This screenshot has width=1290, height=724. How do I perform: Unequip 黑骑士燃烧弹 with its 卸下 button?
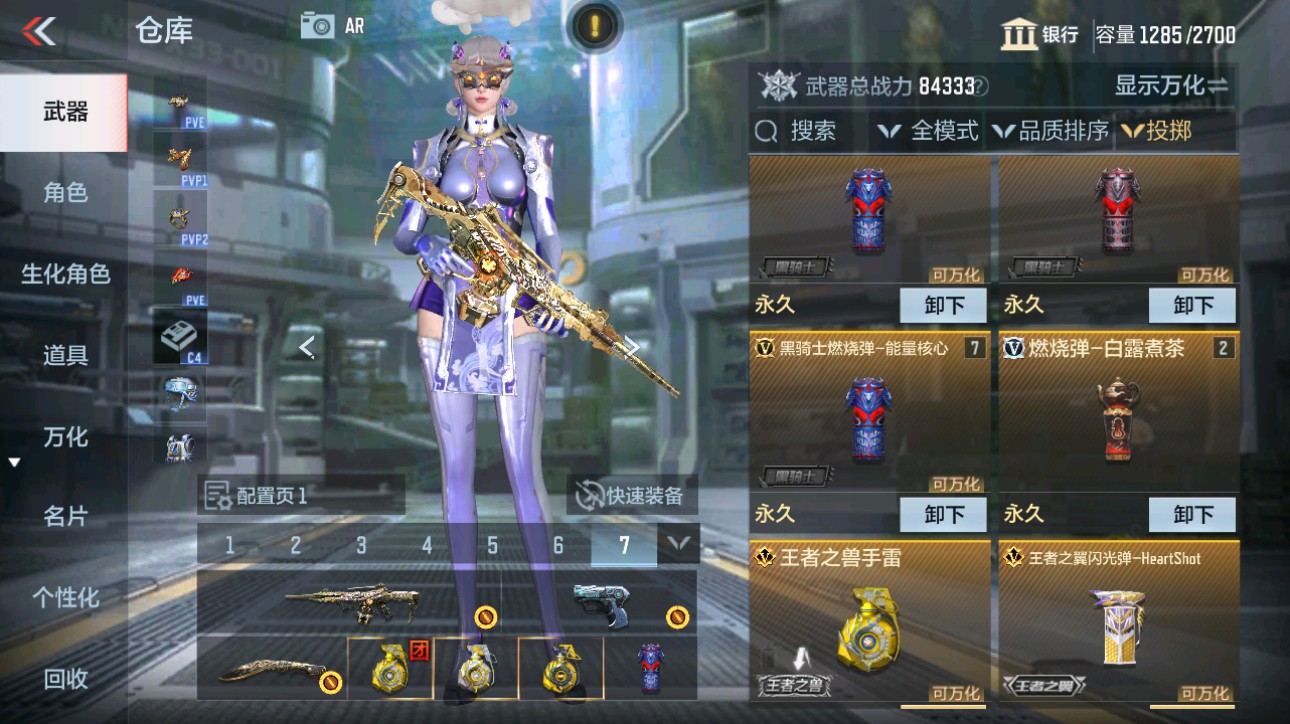tap(941, 515)
